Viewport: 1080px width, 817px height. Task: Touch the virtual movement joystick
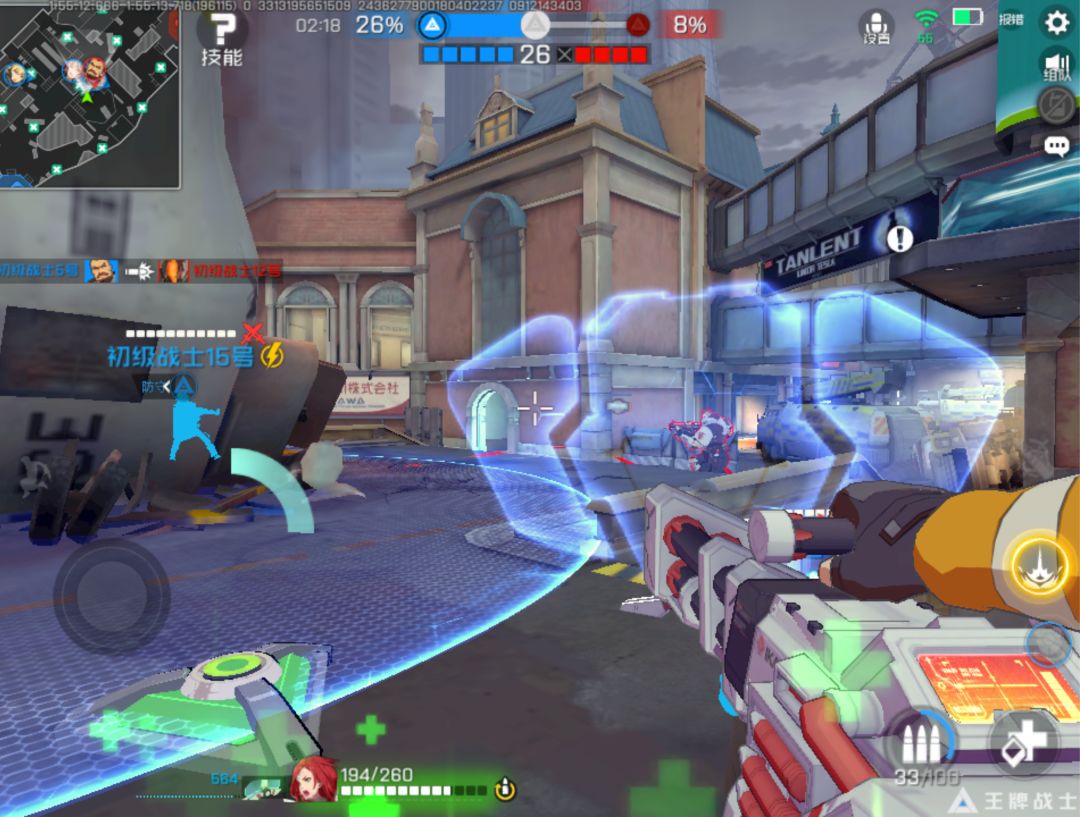point(111,597)
